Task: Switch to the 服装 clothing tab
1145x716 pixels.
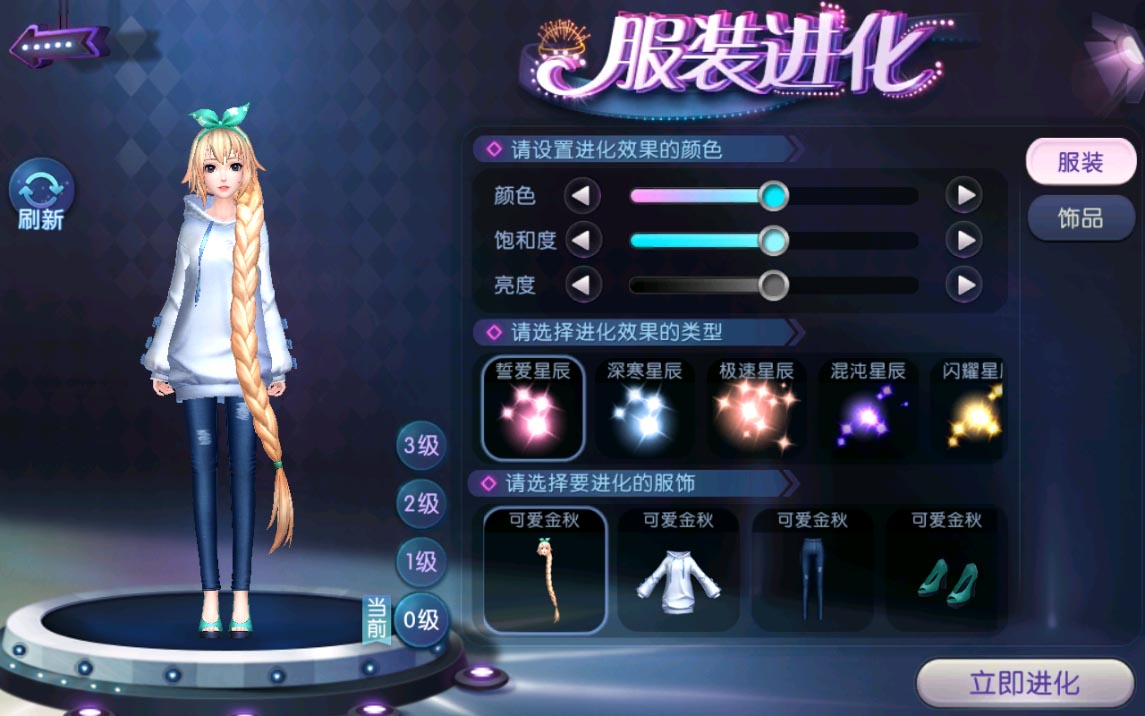Action: 1080,163
